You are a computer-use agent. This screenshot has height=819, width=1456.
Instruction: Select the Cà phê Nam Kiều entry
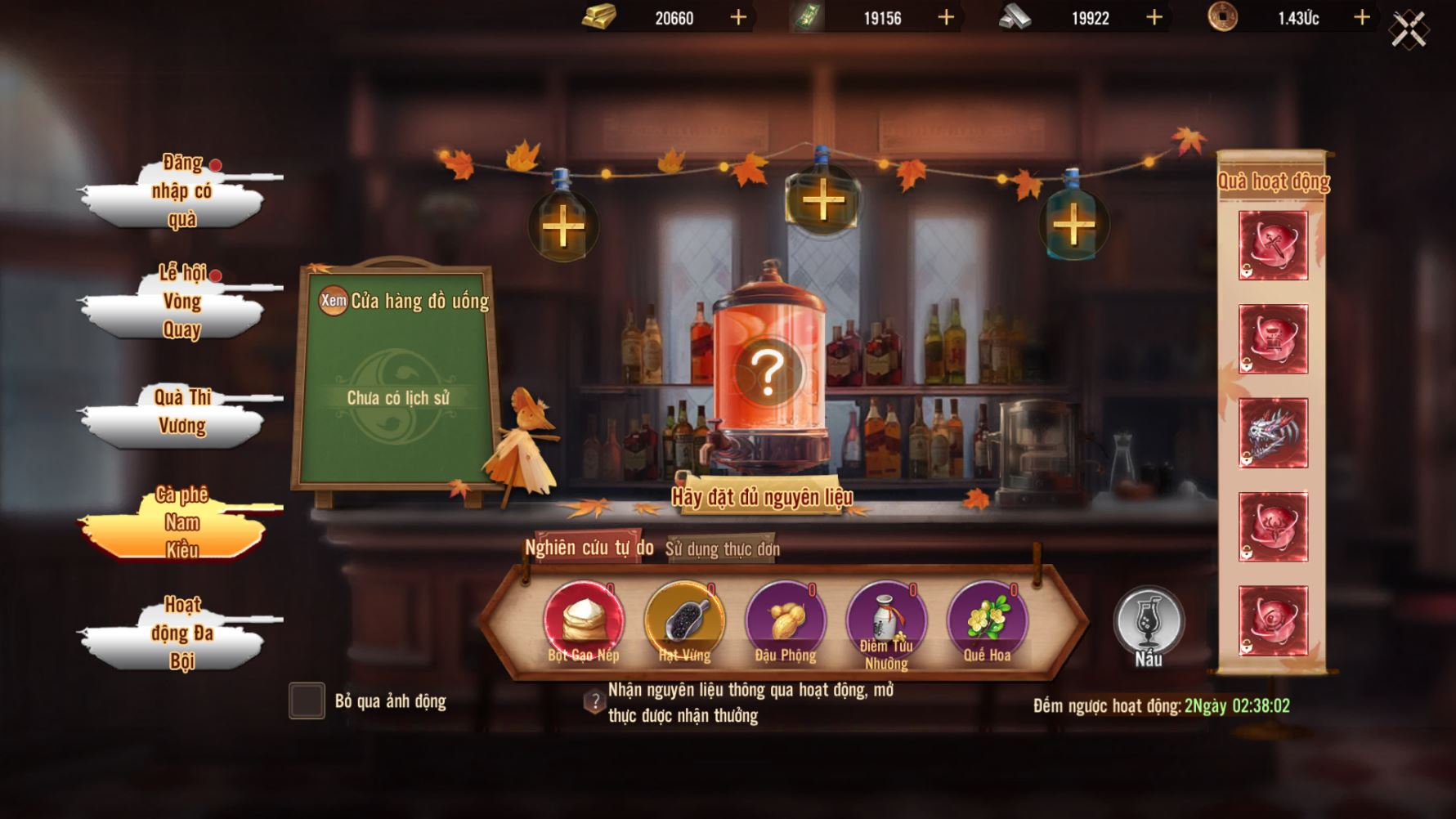181,523
